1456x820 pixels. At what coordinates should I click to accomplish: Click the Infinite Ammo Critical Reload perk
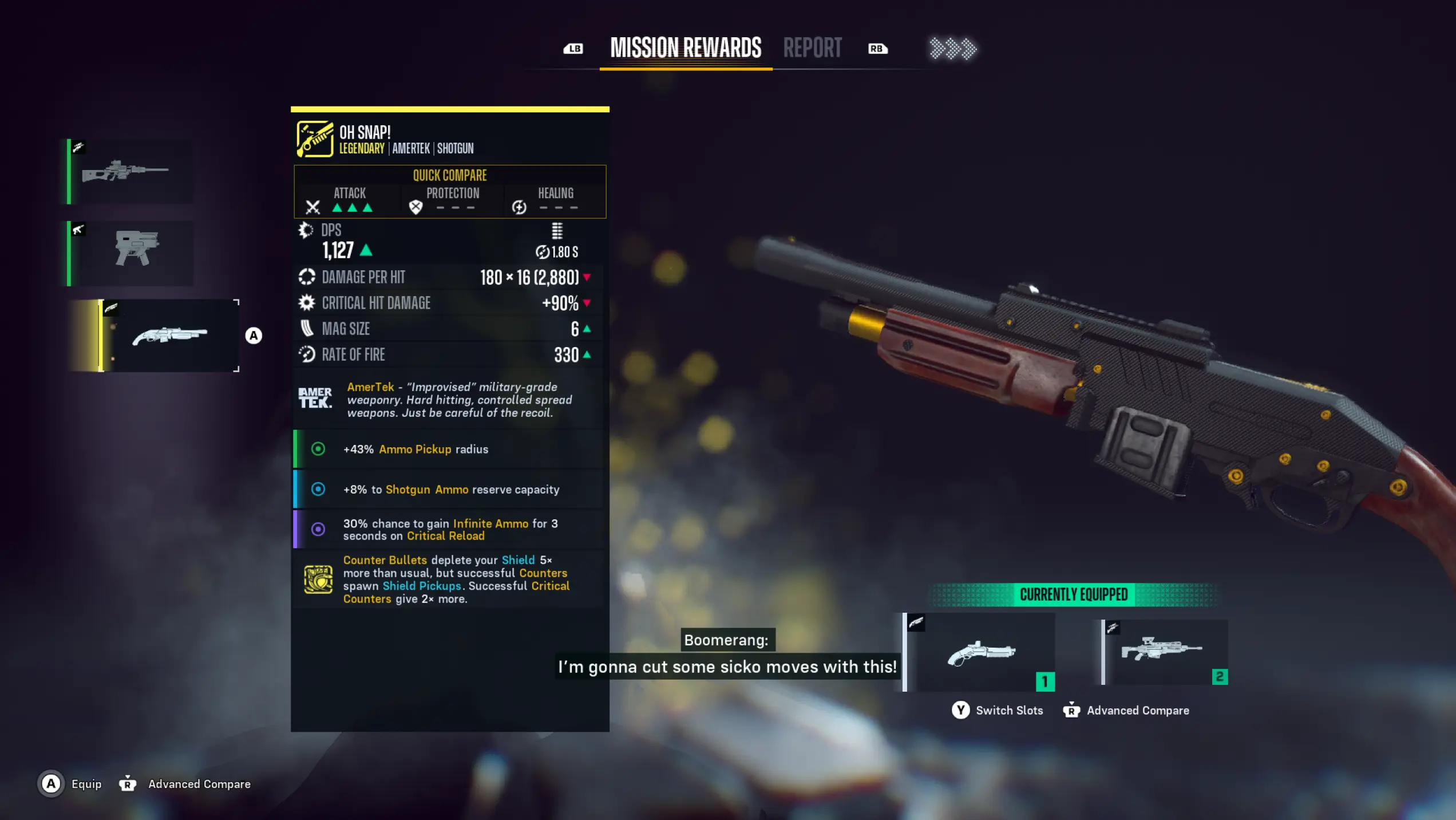coord(449,529)
